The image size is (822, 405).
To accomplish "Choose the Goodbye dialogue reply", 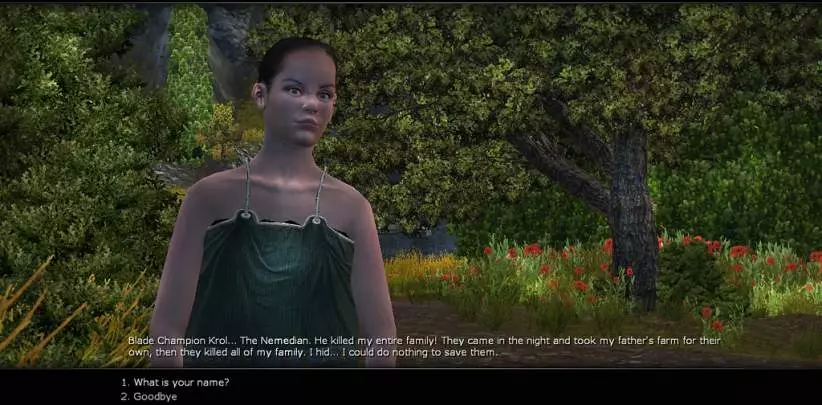I will coord(155,396).
